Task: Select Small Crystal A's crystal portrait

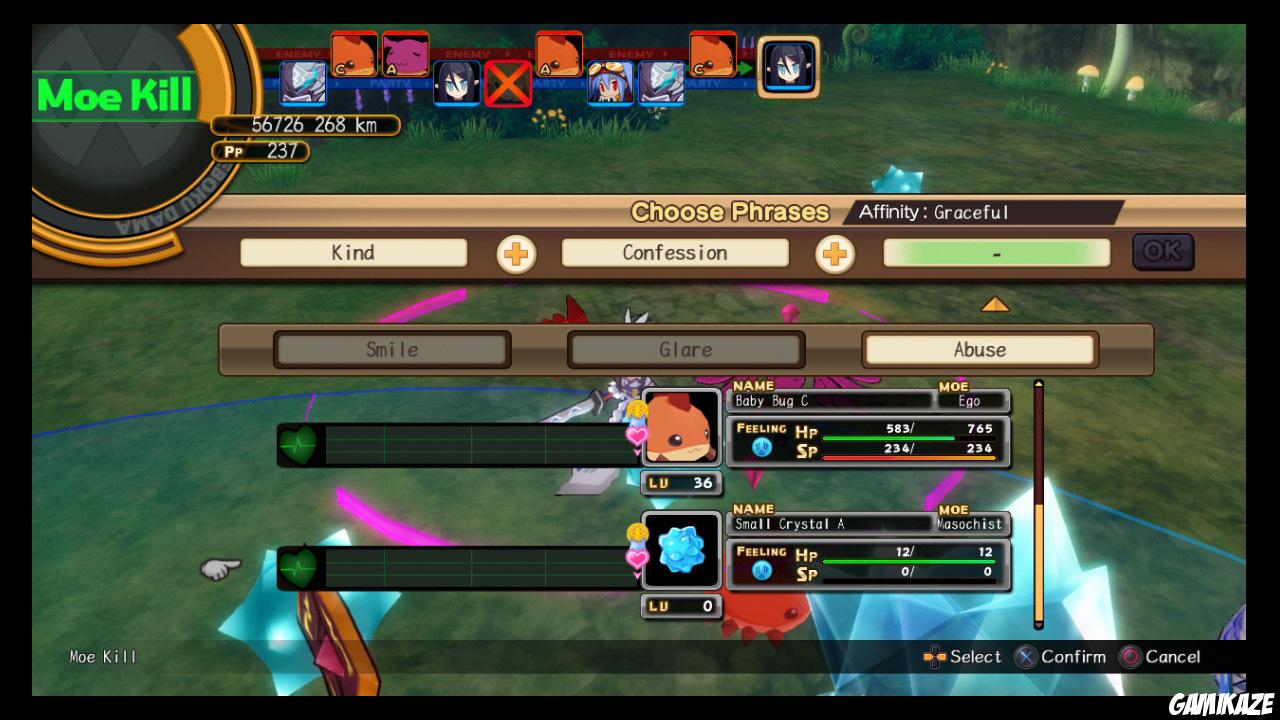Action: click(681, 551)
